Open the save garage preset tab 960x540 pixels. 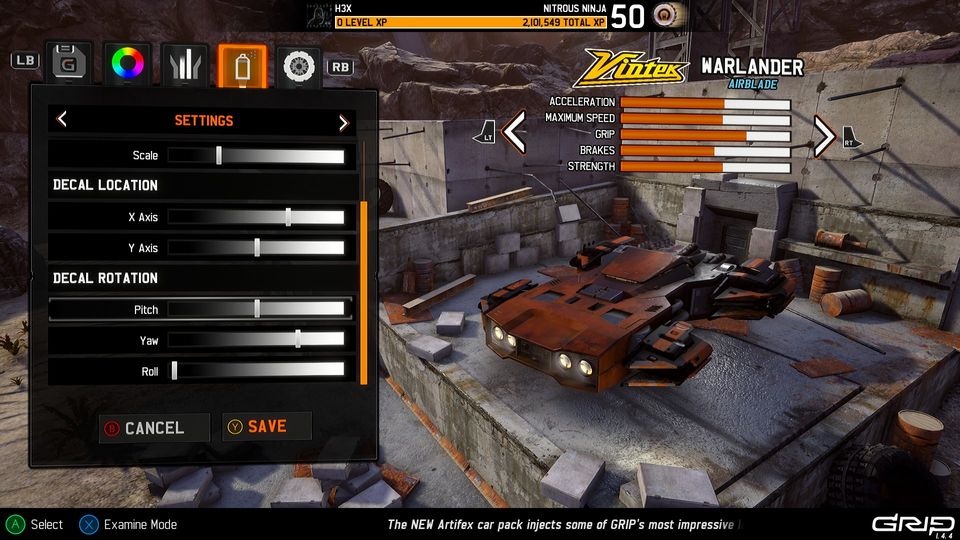tap(68, 63)
